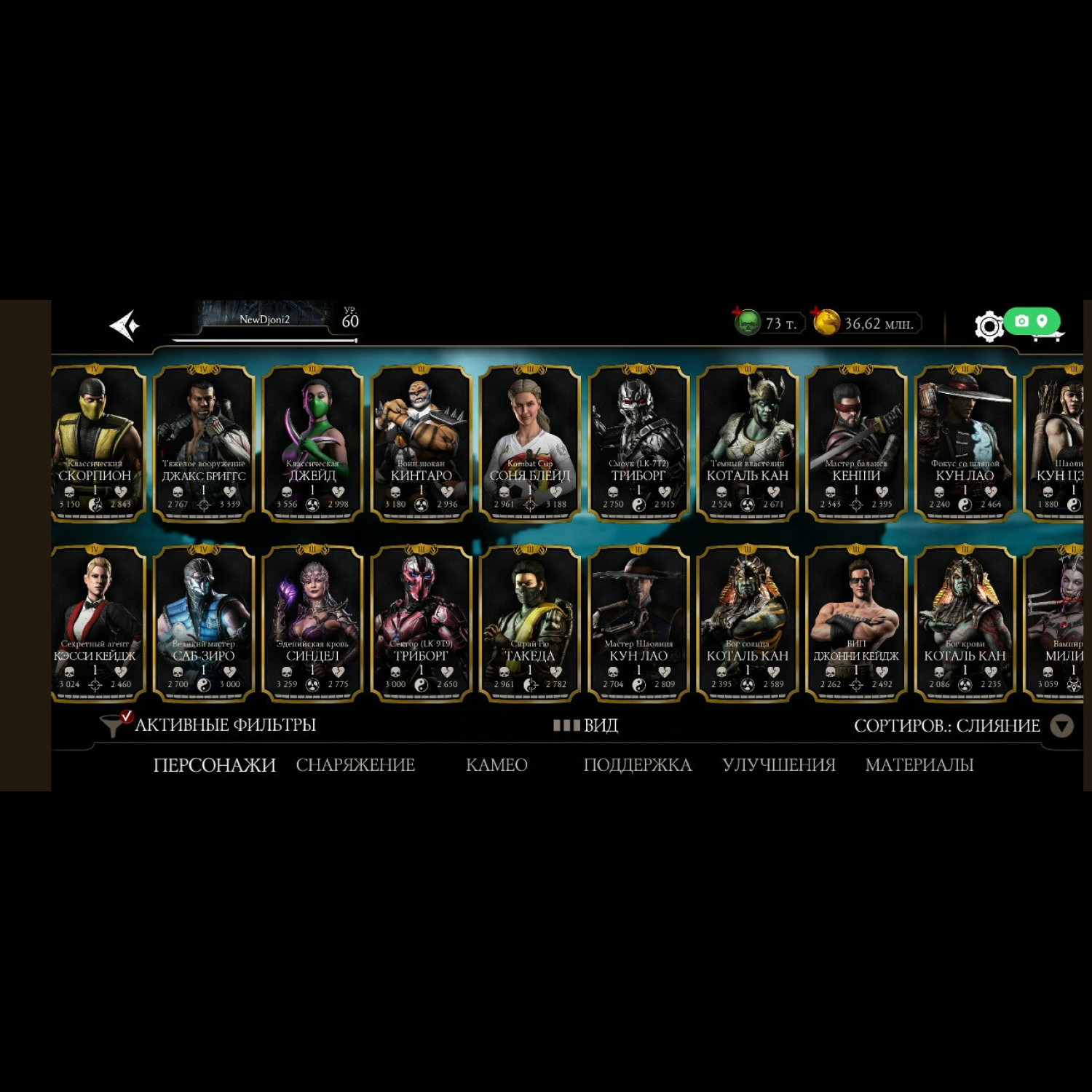1092x1092 pixels.
Task: Choose the Кэсси Кейдж card
Action: (95, 624)
